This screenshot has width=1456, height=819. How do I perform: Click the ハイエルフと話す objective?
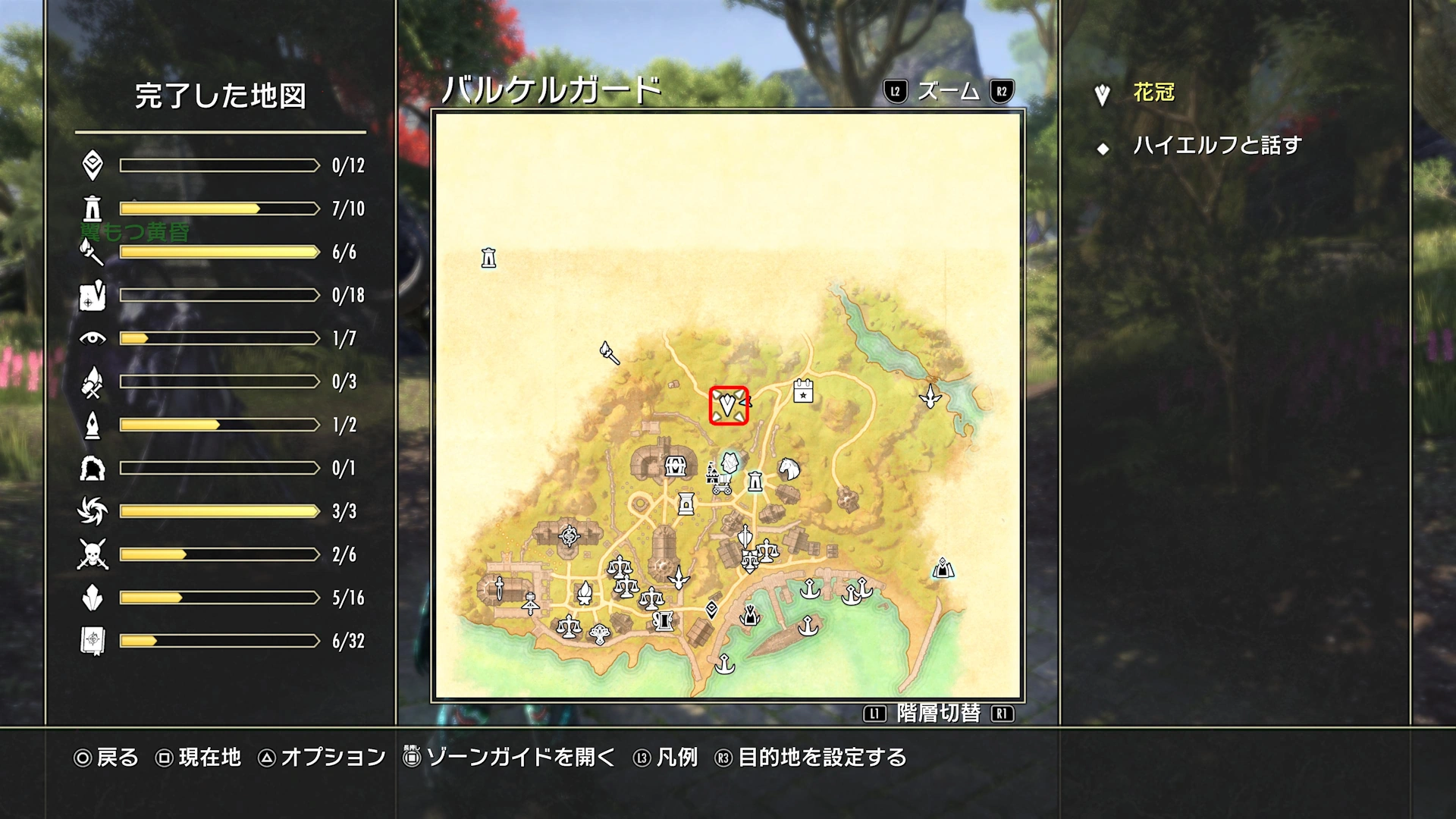point(1216,146)
